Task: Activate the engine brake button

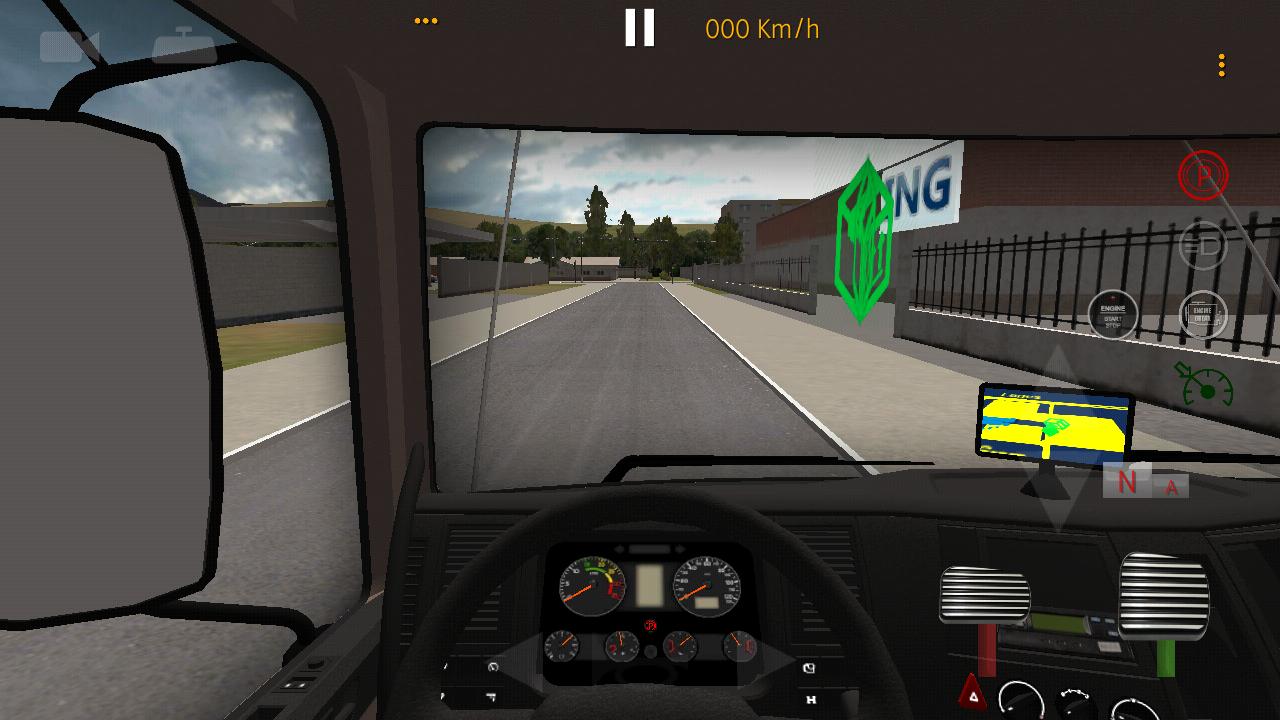Action: [1203, 316]
